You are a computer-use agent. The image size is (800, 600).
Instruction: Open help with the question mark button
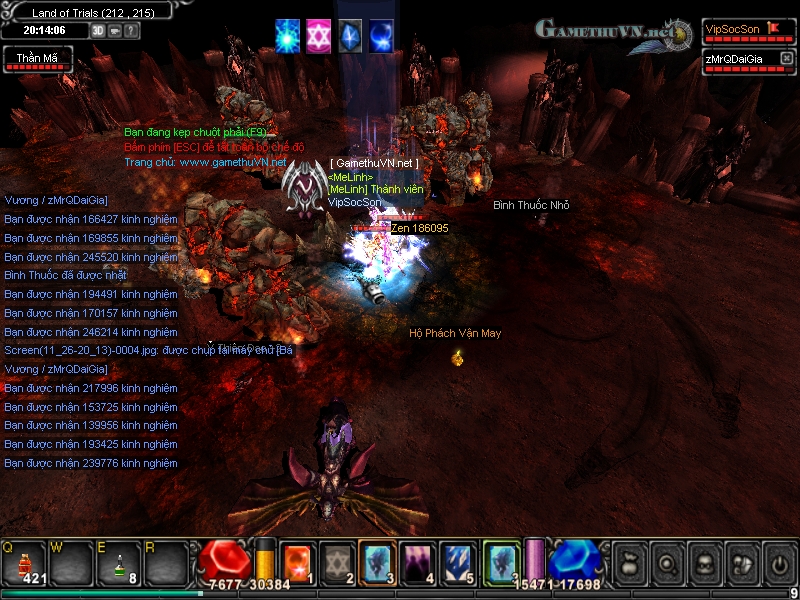[131, 30]
